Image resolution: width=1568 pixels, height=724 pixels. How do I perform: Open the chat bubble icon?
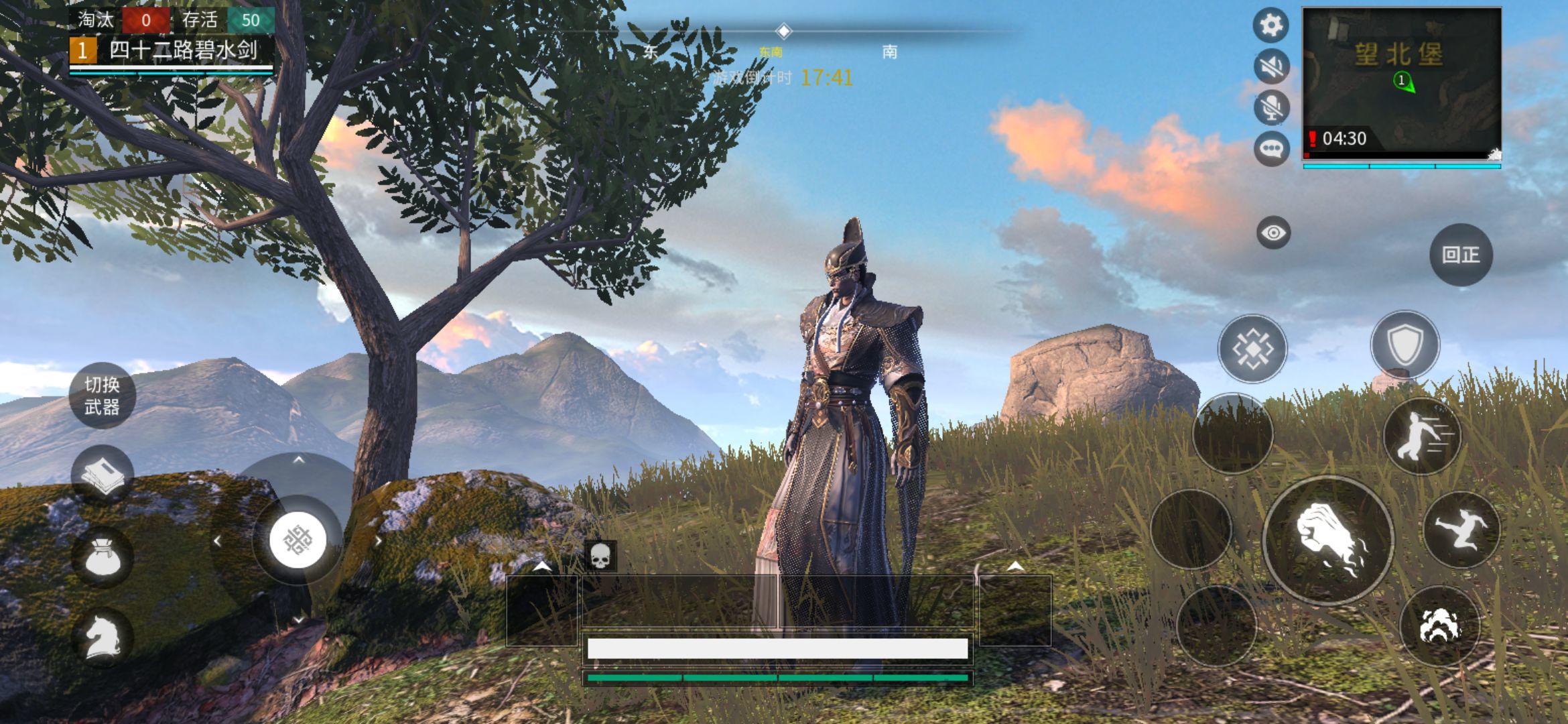(x=1271, y=148)
